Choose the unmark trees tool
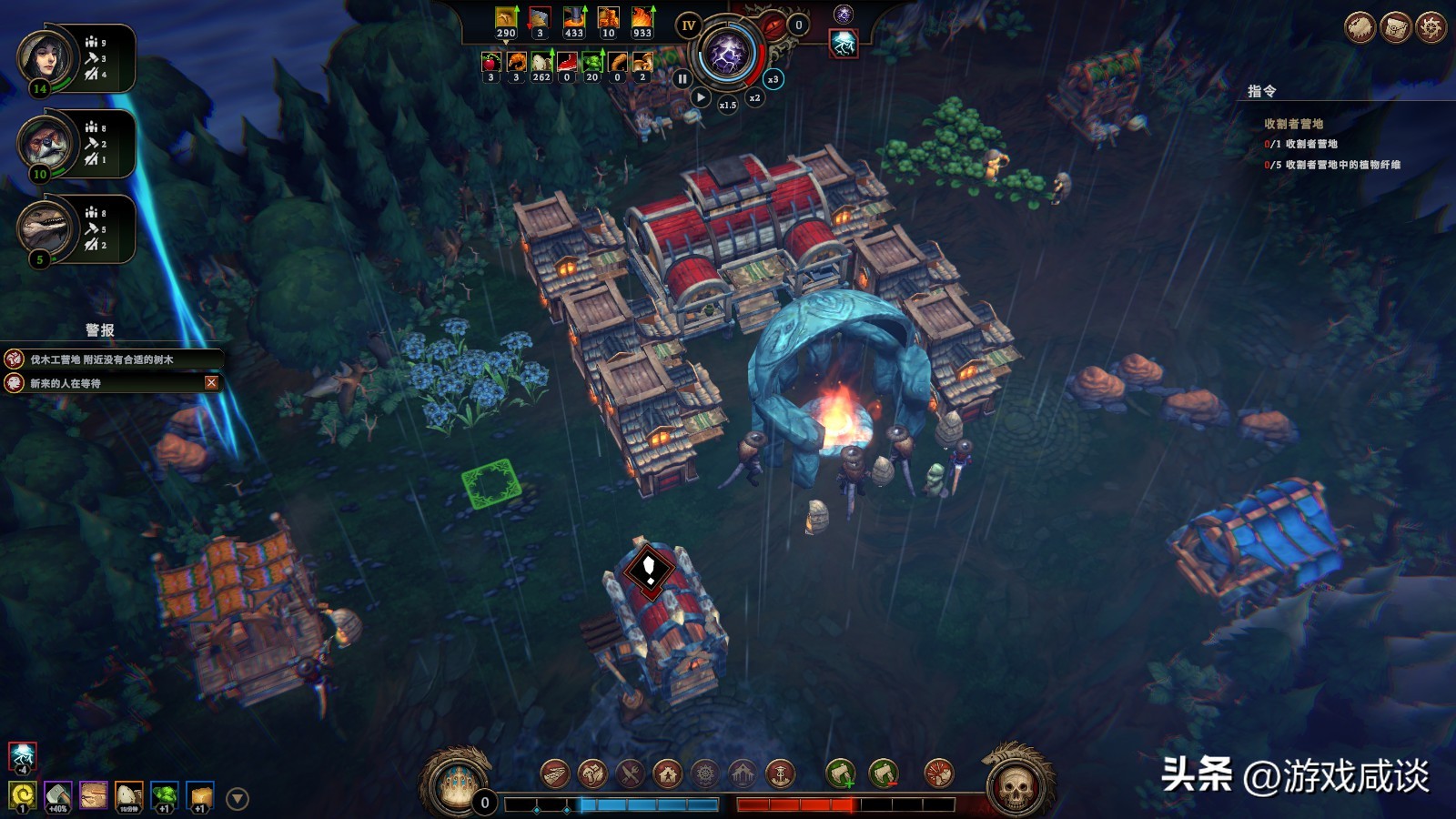 coord(883,774)
